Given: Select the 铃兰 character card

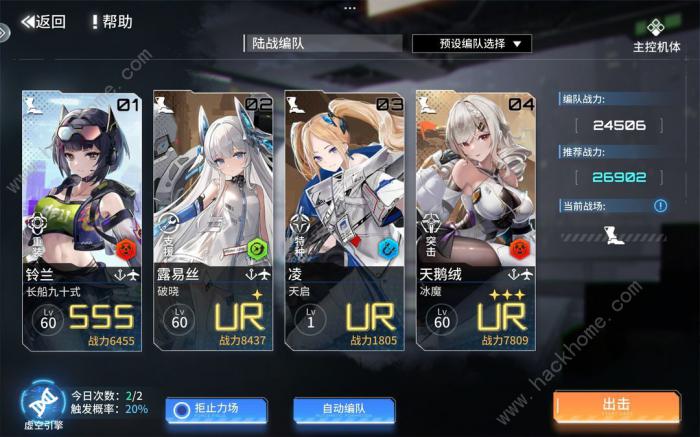Looking at the screenshot, I should [x=82, y=220].
